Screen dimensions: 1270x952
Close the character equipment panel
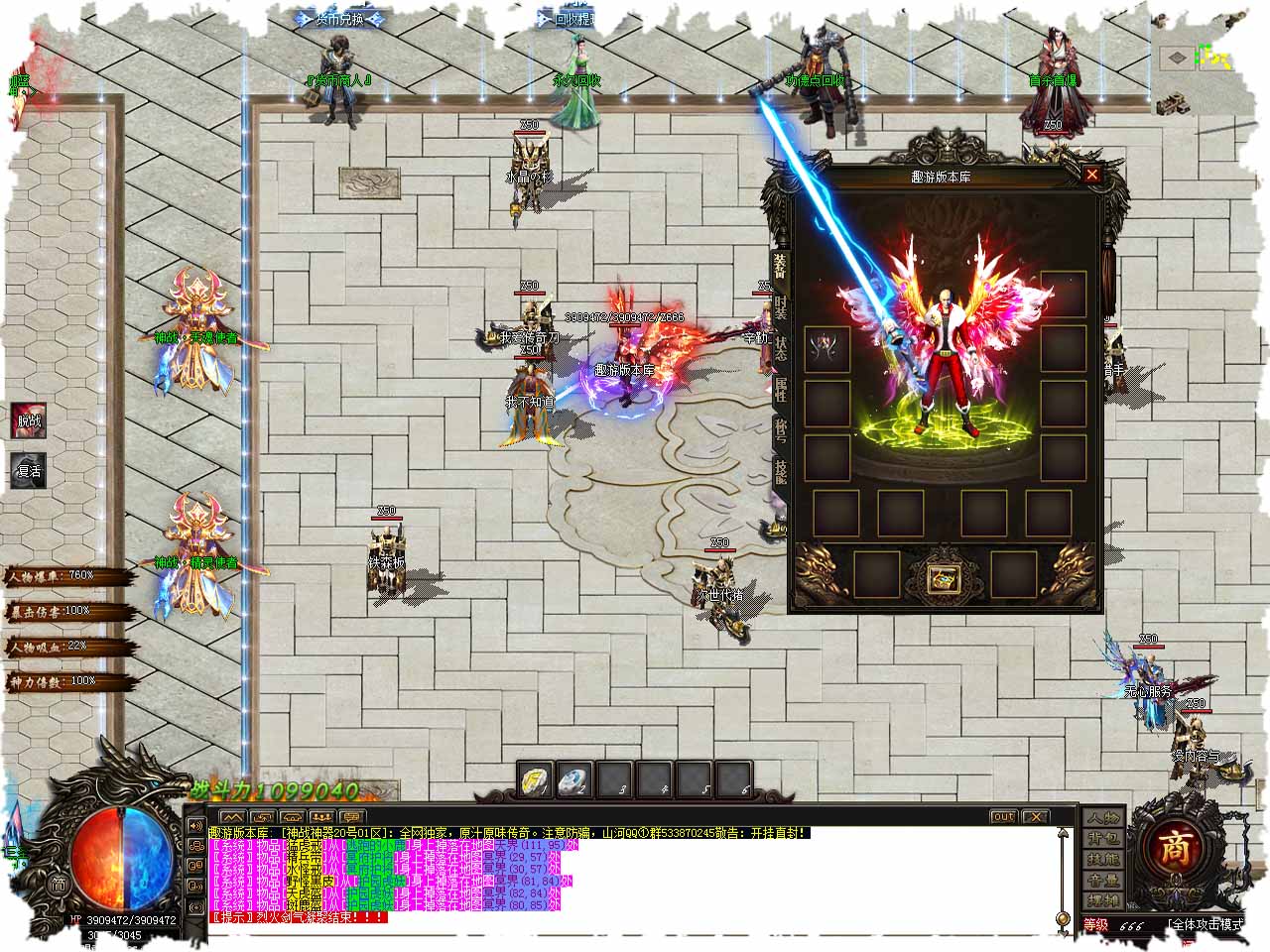(x=1091, y=176)
